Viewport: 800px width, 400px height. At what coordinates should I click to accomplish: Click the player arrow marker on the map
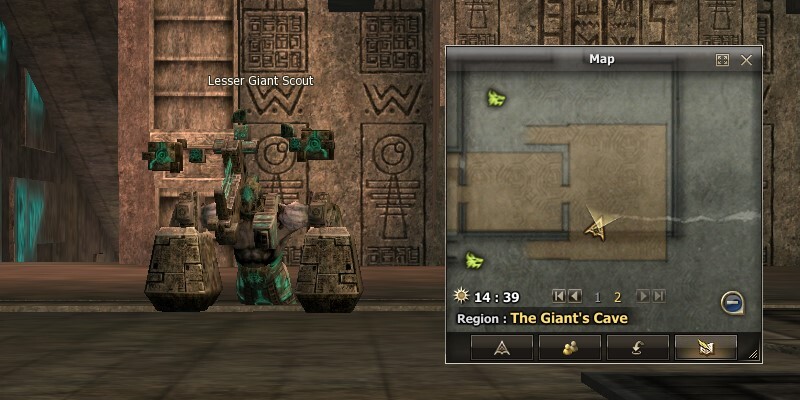[x=597, y=227]
